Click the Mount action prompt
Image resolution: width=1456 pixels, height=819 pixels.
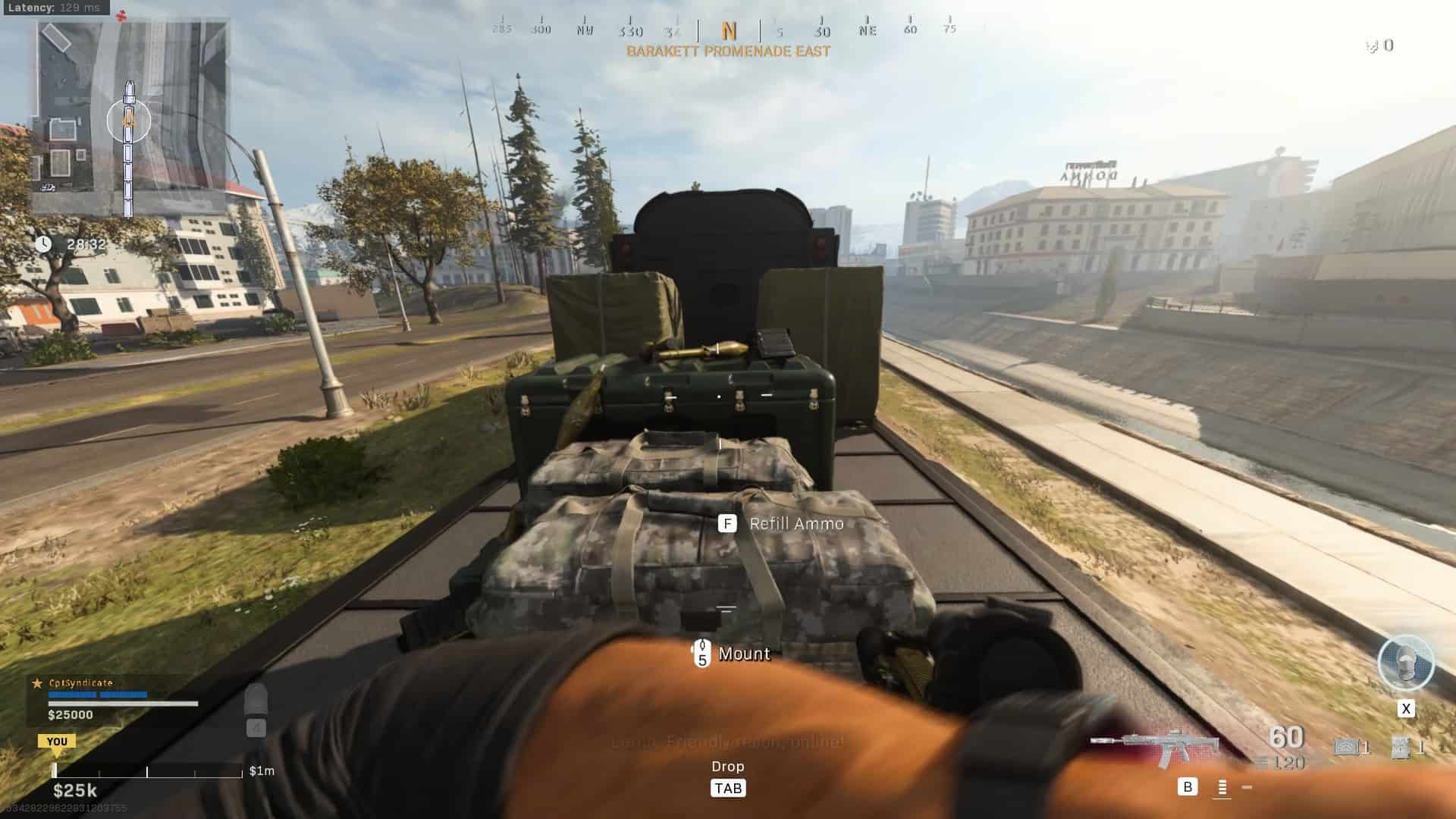click(x=744, y=654)
